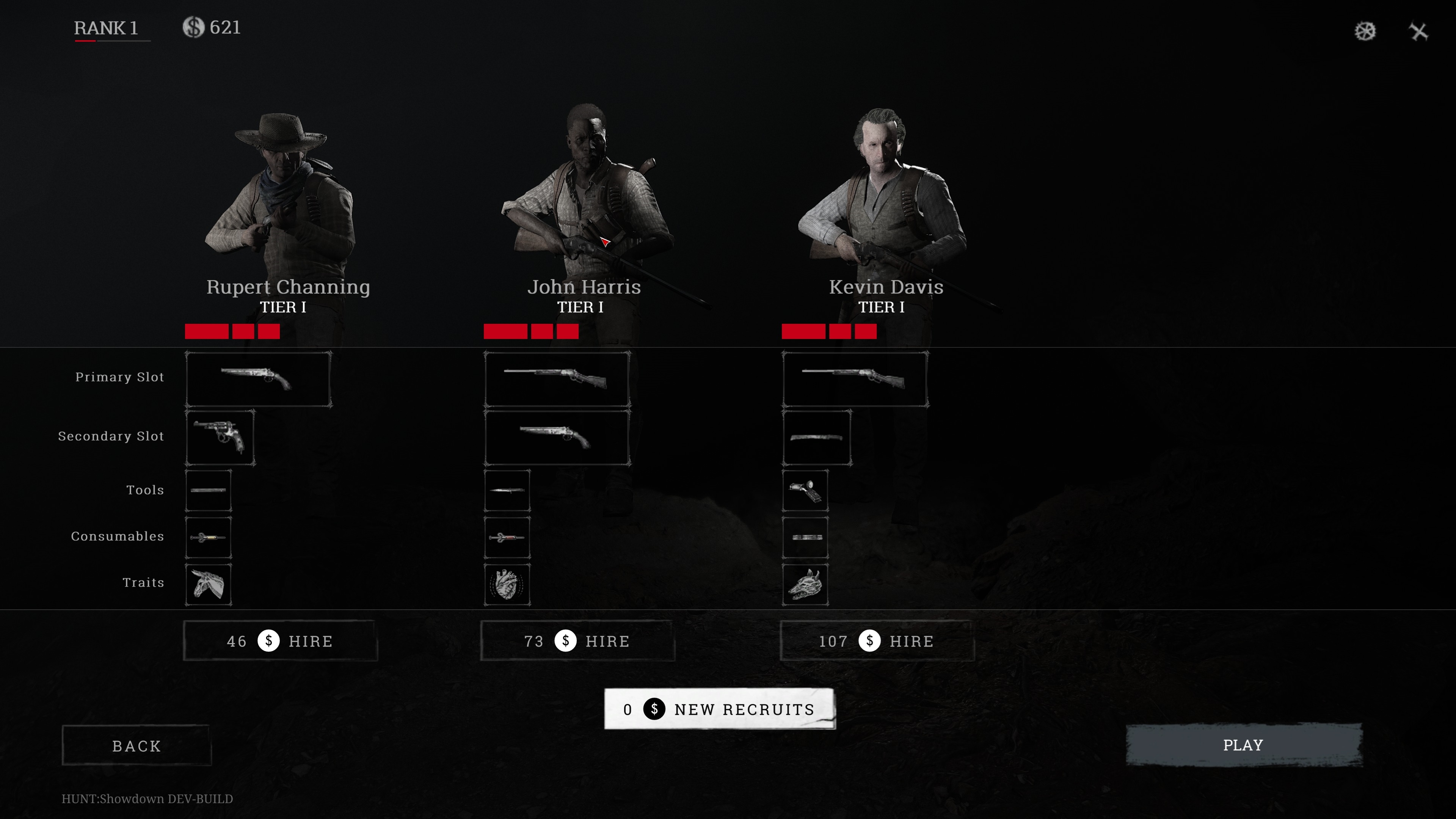Select Rupert Channing's syringe consumable slot
The width and height of the screenshot is (1456, 819).
[x=208, y=537]
